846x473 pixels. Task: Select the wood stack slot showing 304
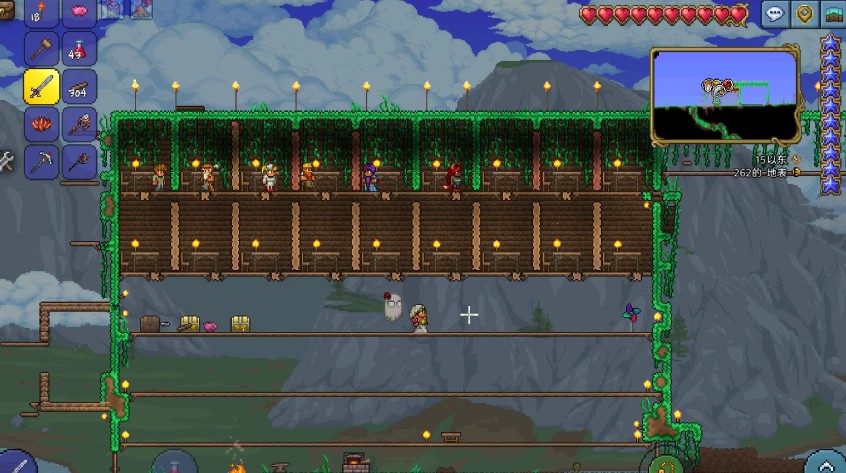point(79,86)
